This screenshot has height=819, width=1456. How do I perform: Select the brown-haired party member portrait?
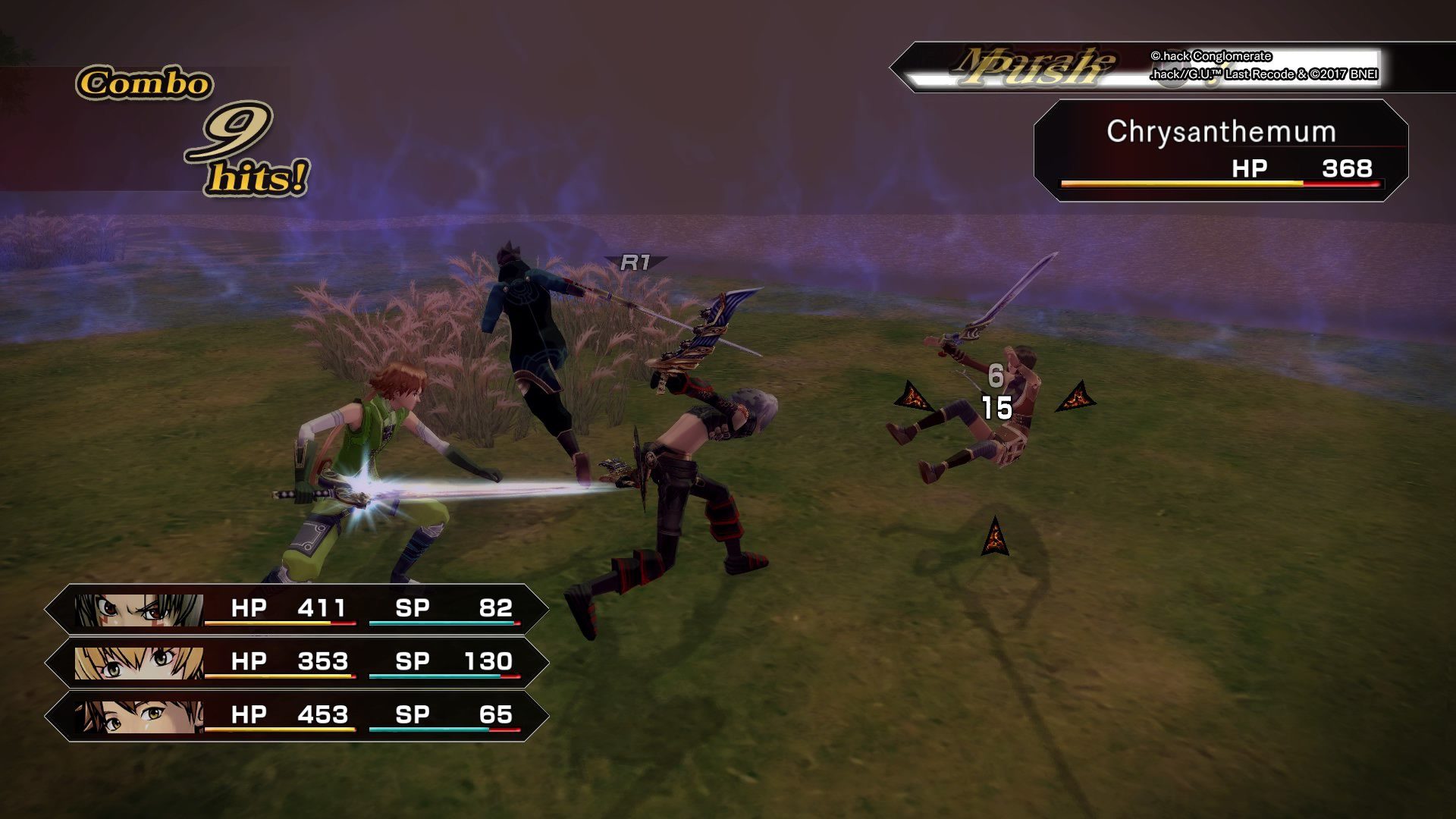(x=139, y=716)
